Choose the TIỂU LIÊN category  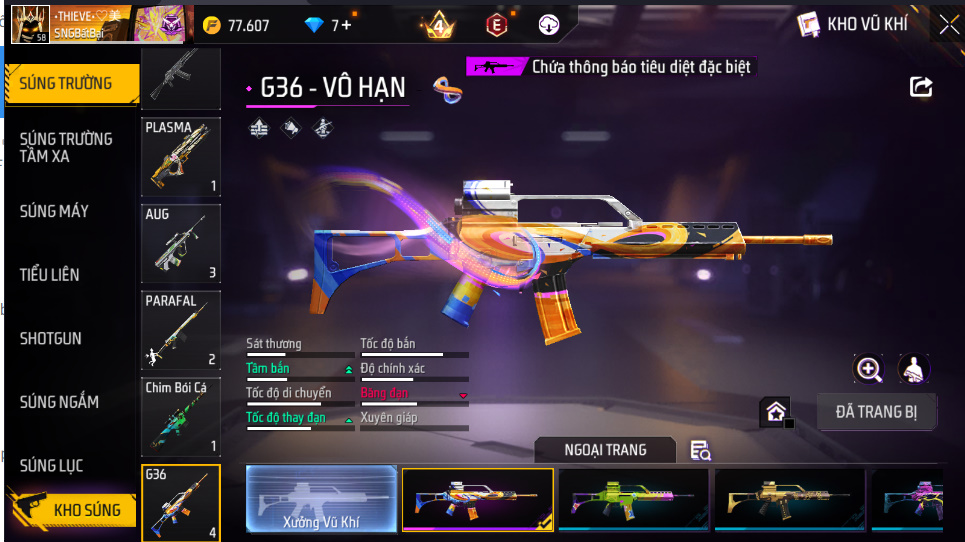coord(50,274)
